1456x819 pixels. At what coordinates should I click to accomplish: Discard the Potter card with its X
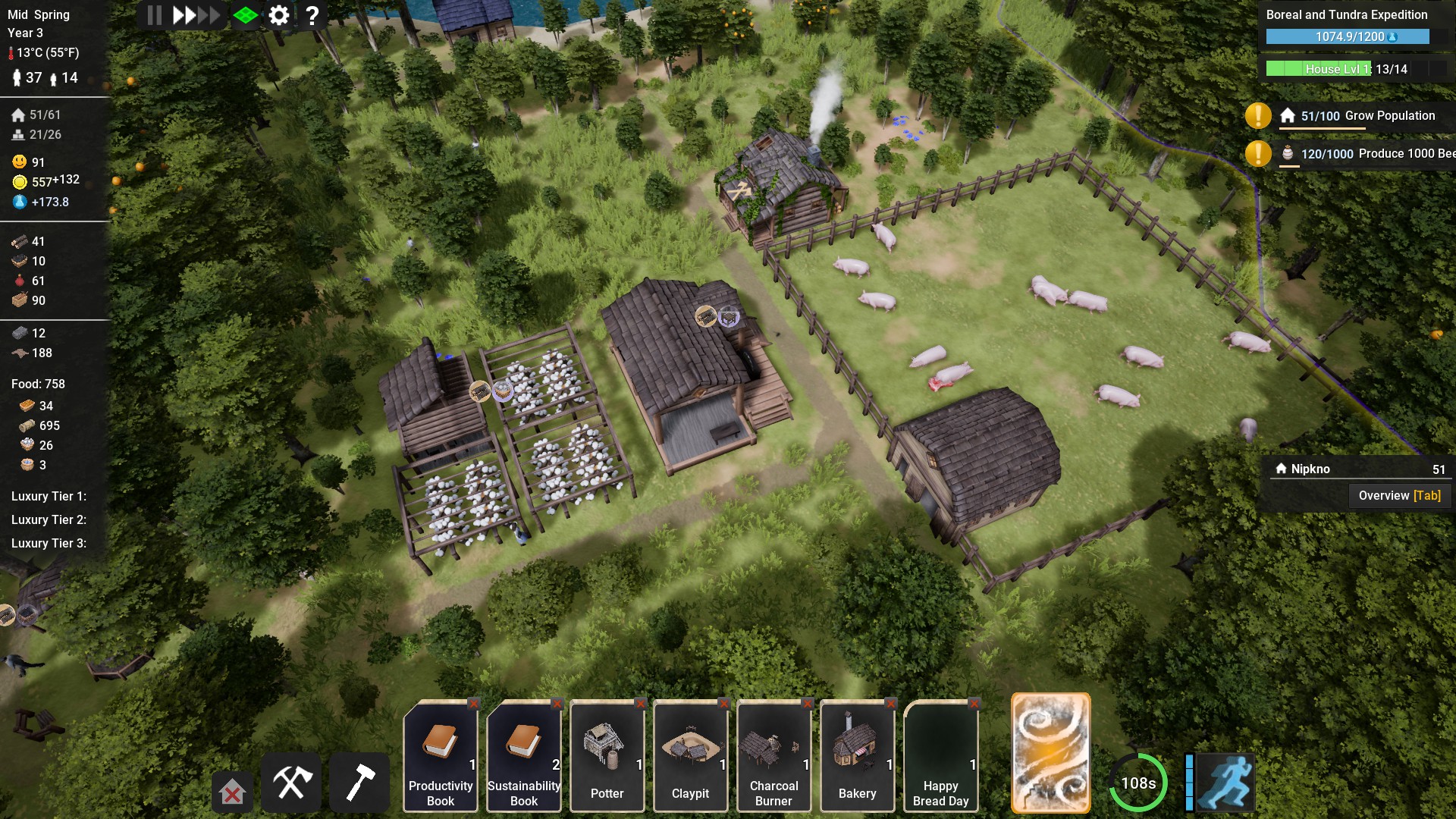pos(641,704)
